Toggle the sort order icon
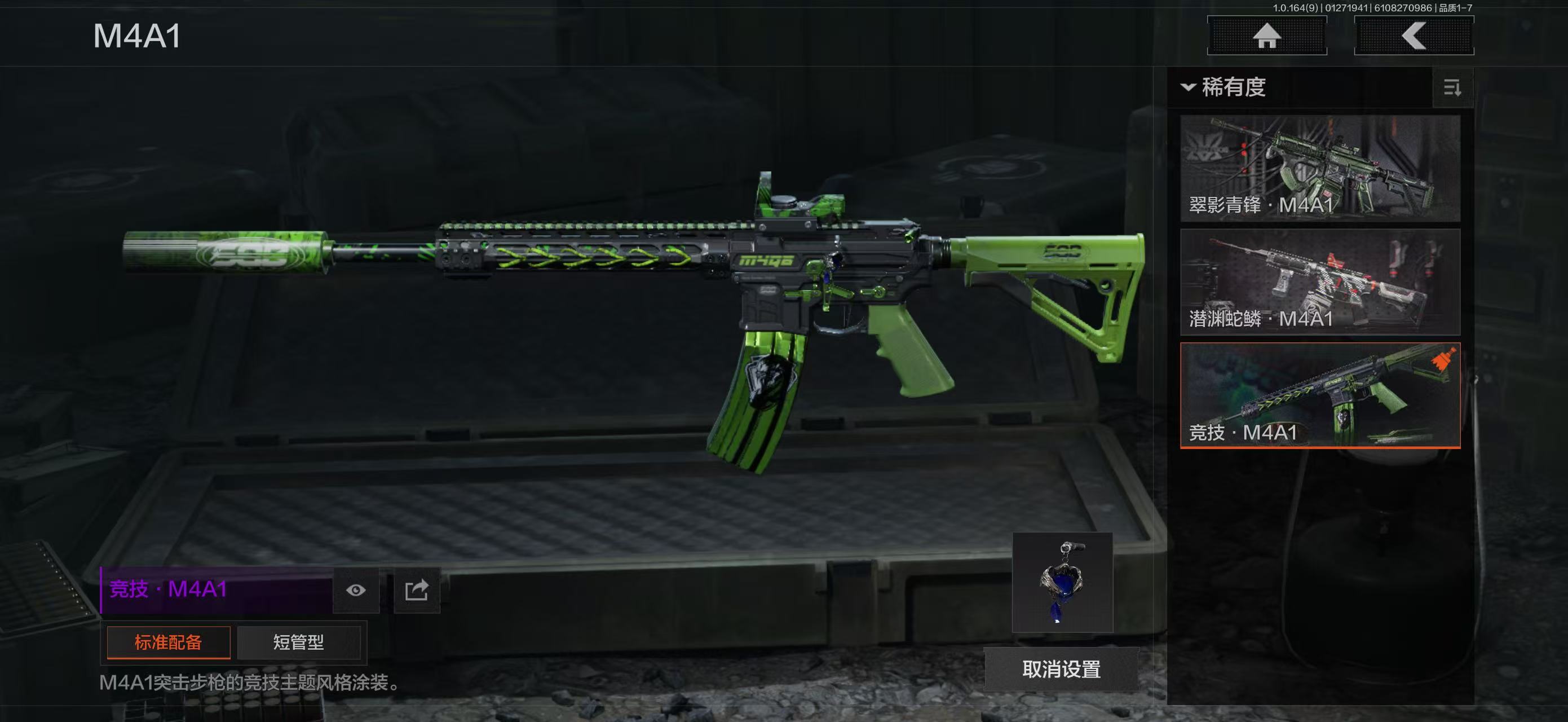 (1452, 88)
